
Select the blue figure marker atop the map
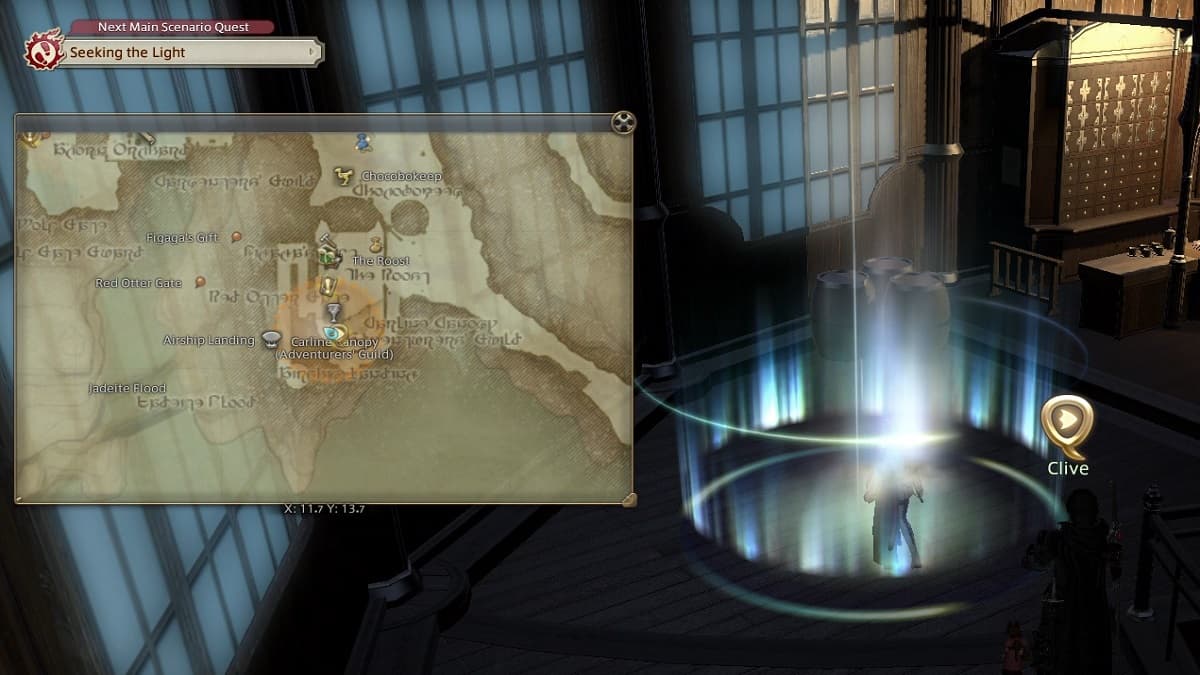tap(362, 142)
